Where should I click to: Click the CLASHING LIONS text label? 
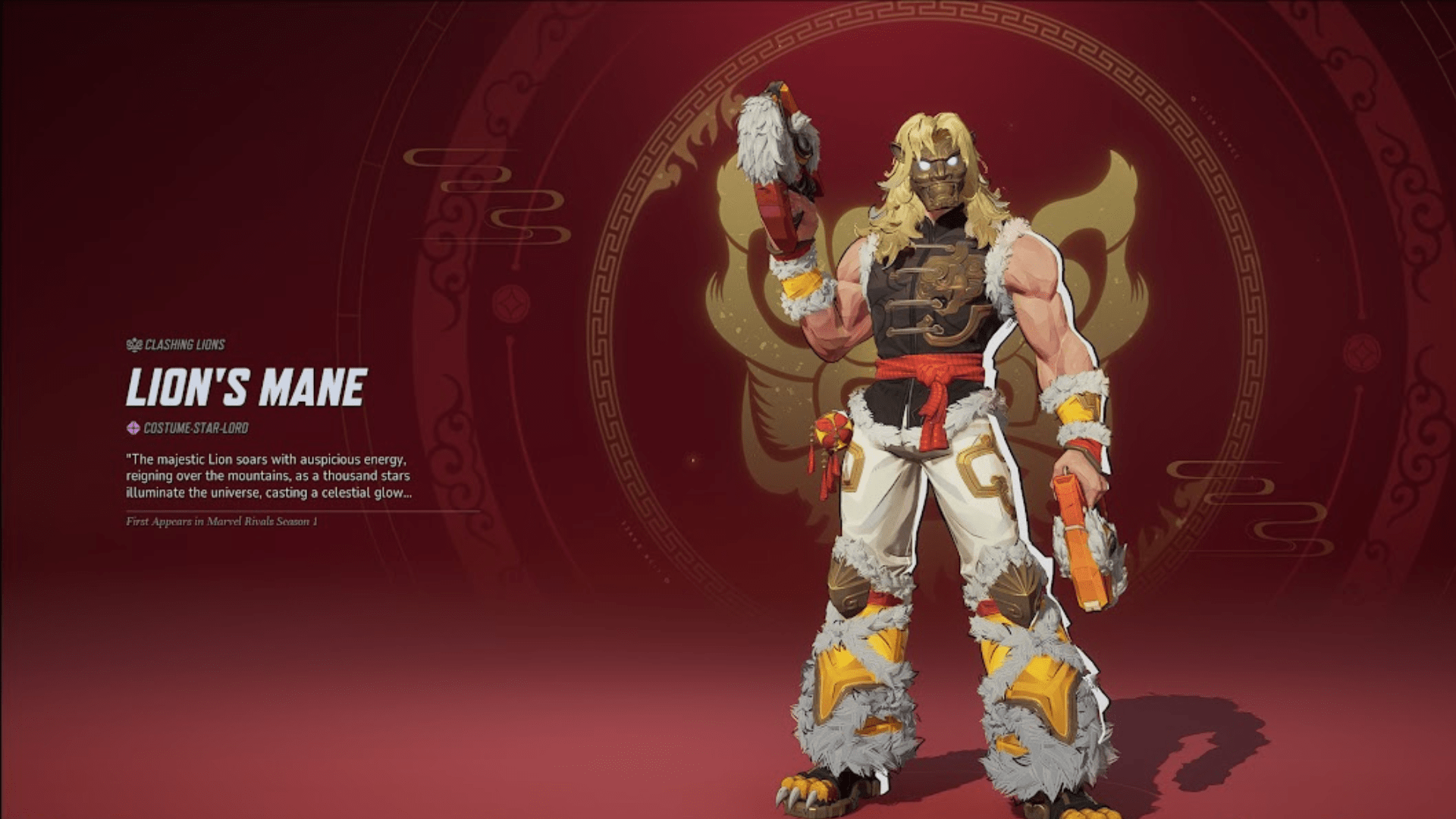pos(186,344)
